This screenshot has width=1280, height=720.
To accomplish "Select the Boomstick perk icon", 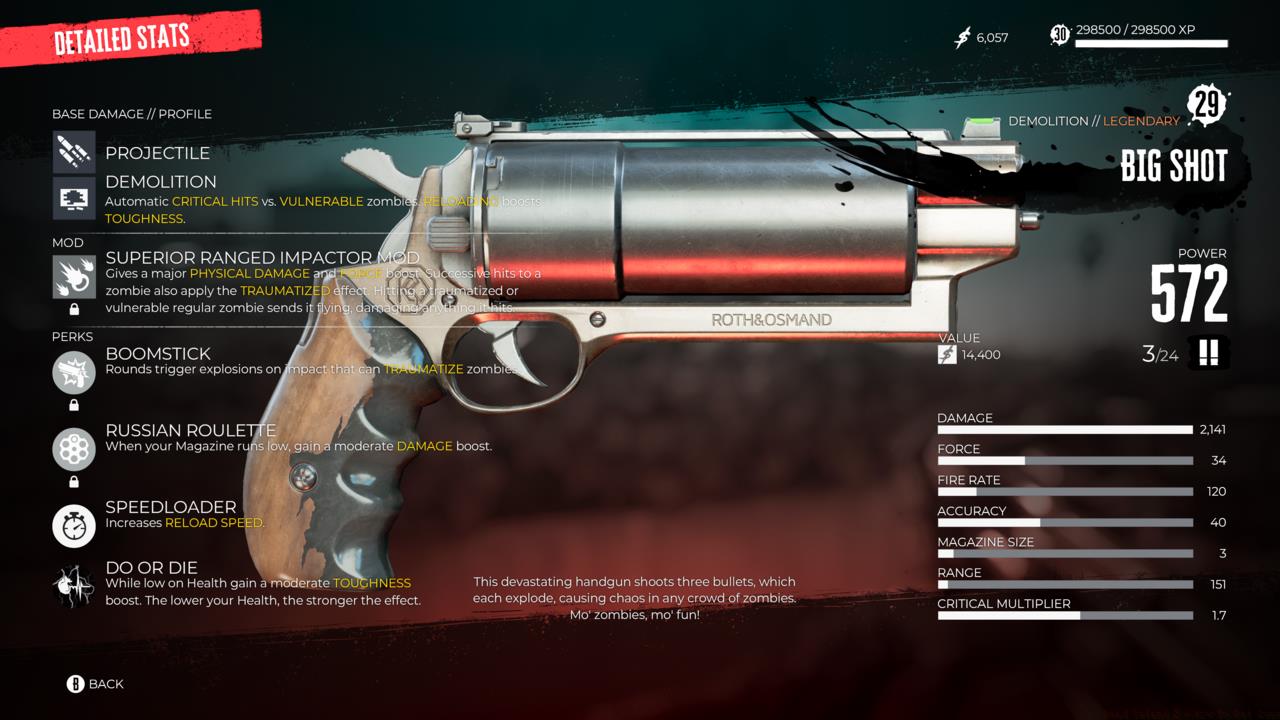I will point(73,371).
